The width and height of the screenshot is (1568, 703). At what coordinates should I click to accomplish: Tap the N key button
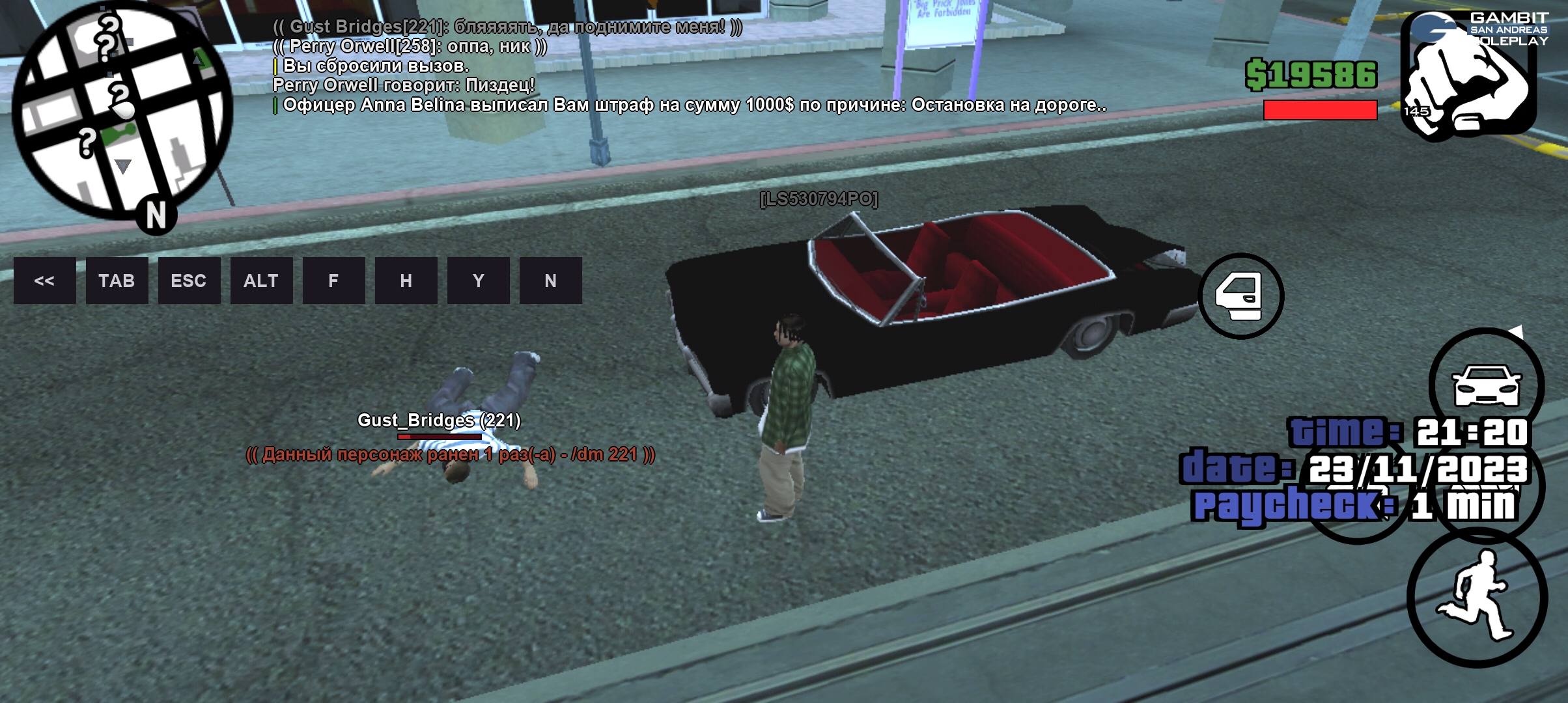(550, 281)
